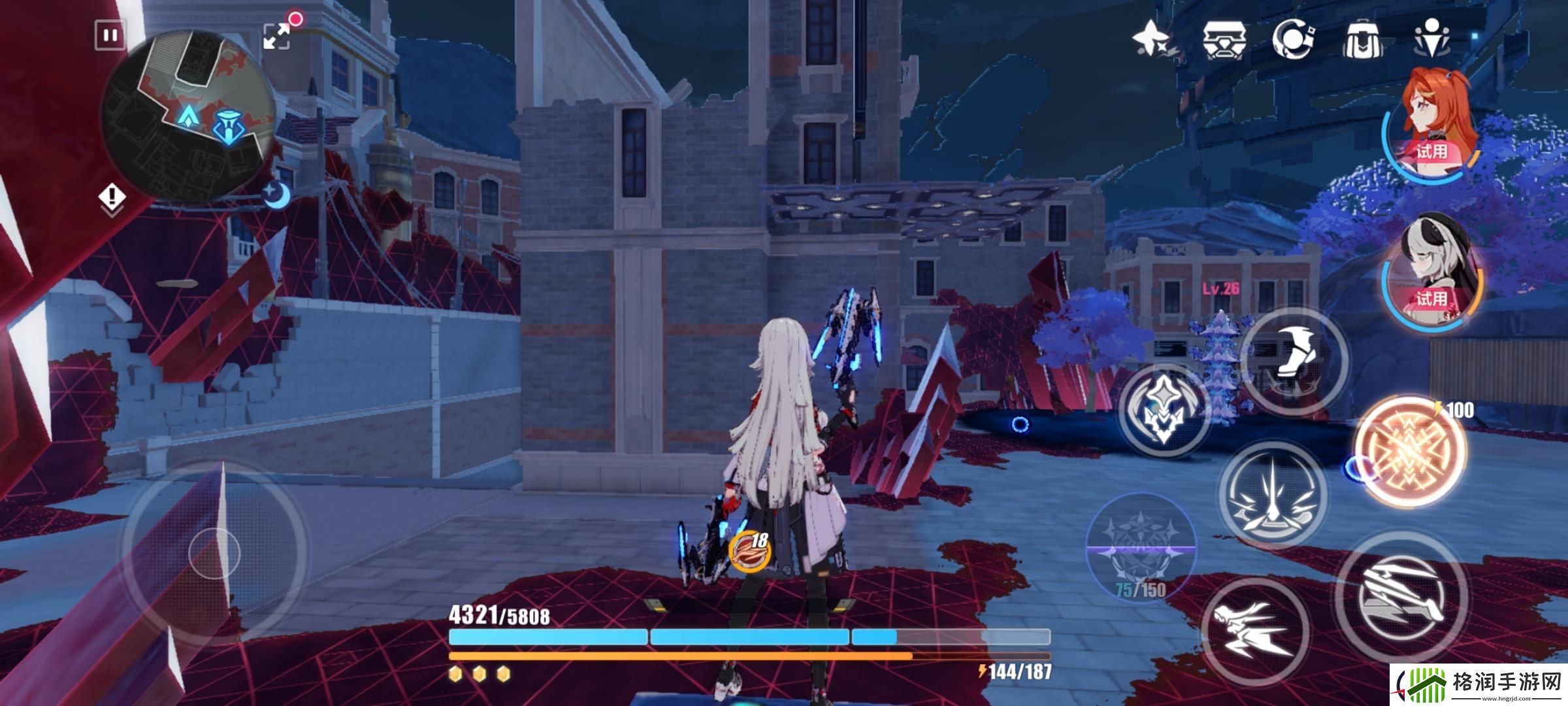Open the quest alert exclamation marker
This screenshot has height=706, width=1568.
click(112, 196)
